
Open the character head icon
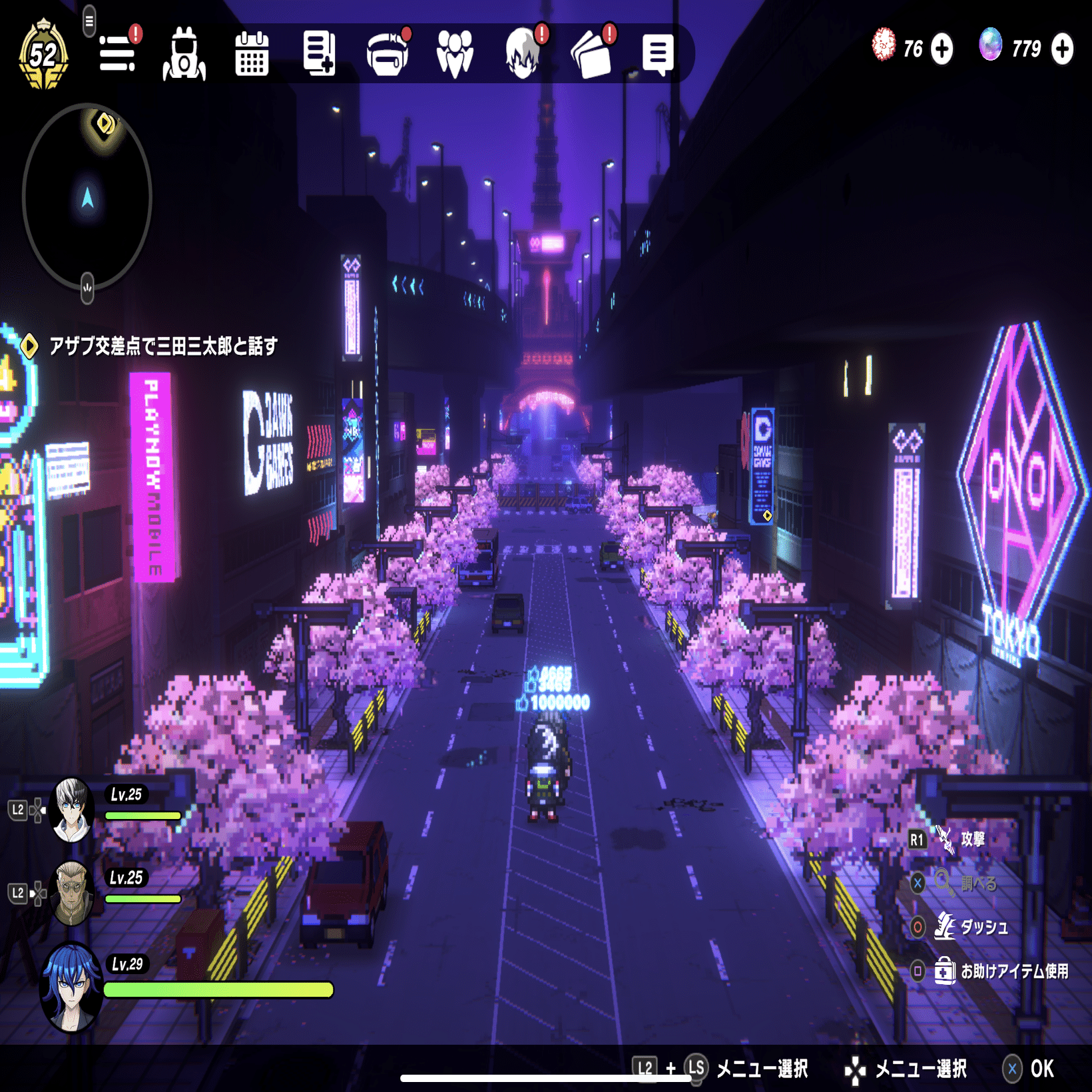[x=523, y=53]
